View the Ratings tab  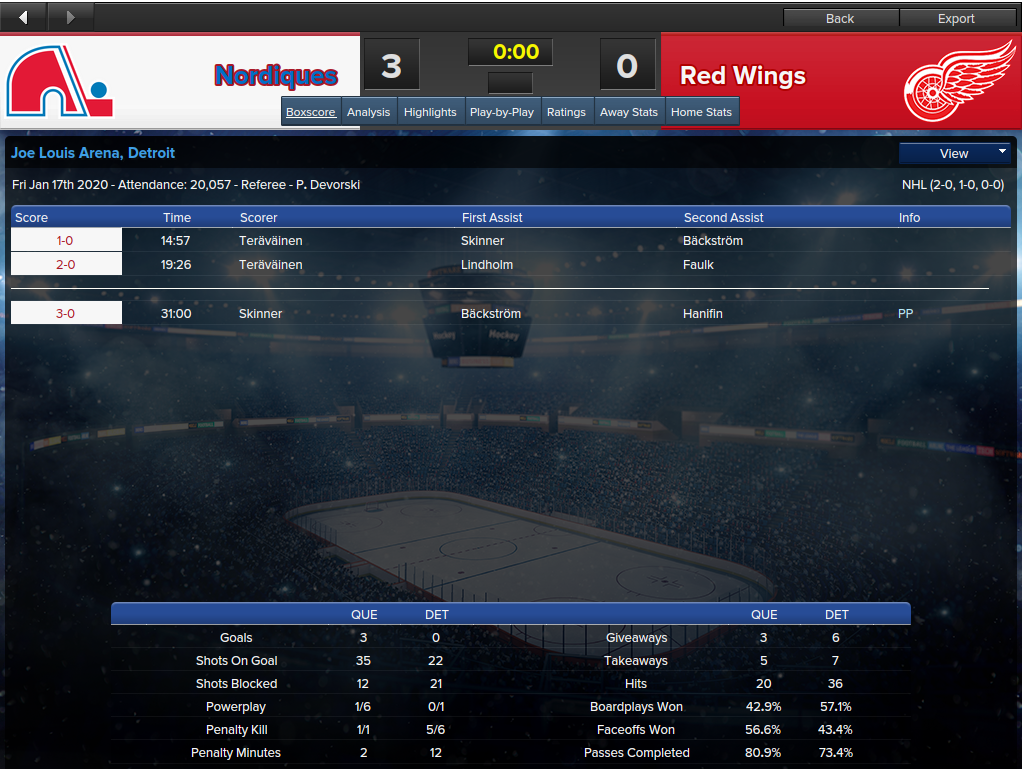(566, 112)
